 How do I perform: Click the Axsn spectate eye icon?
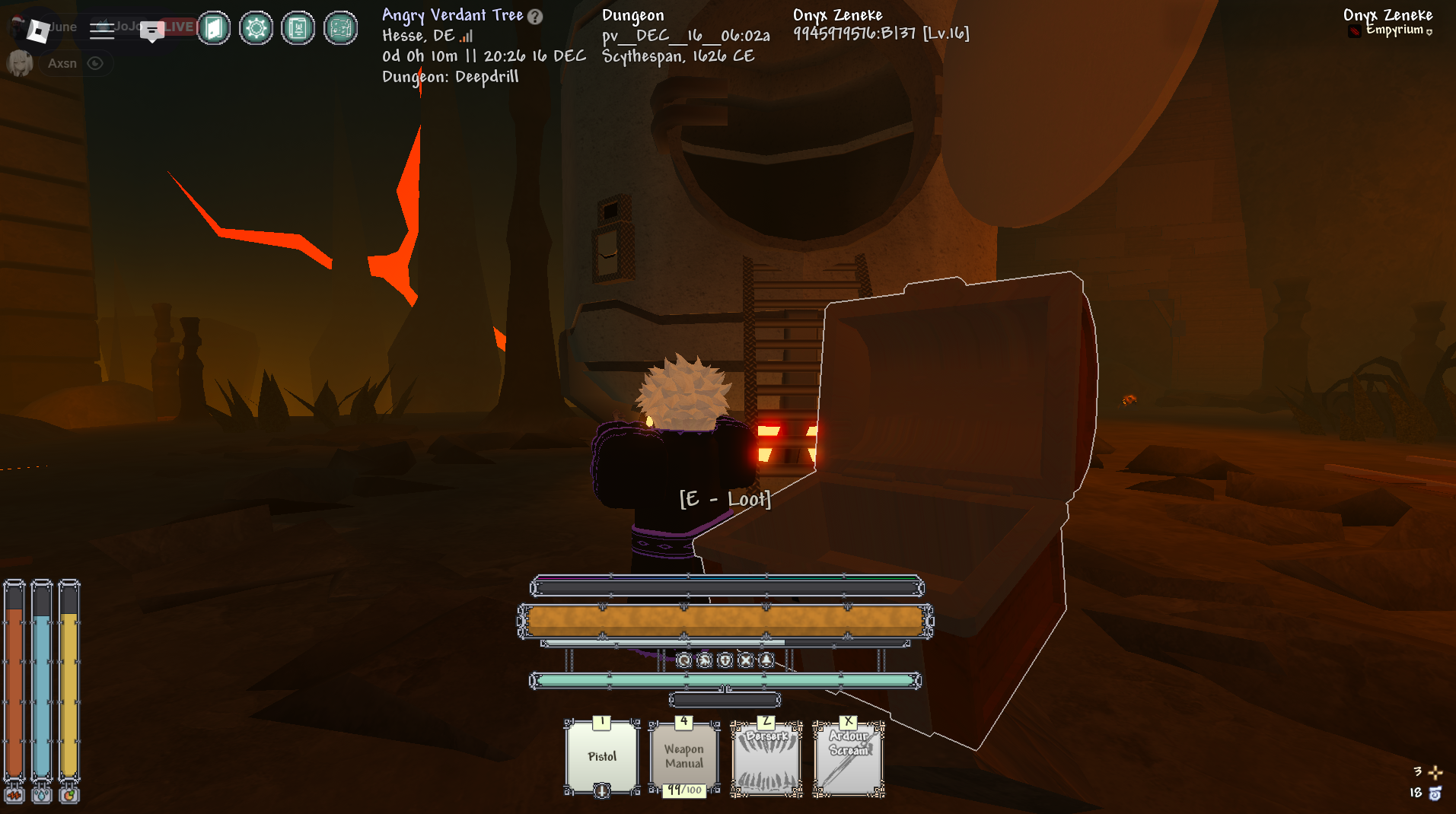[x=95, y=63]
